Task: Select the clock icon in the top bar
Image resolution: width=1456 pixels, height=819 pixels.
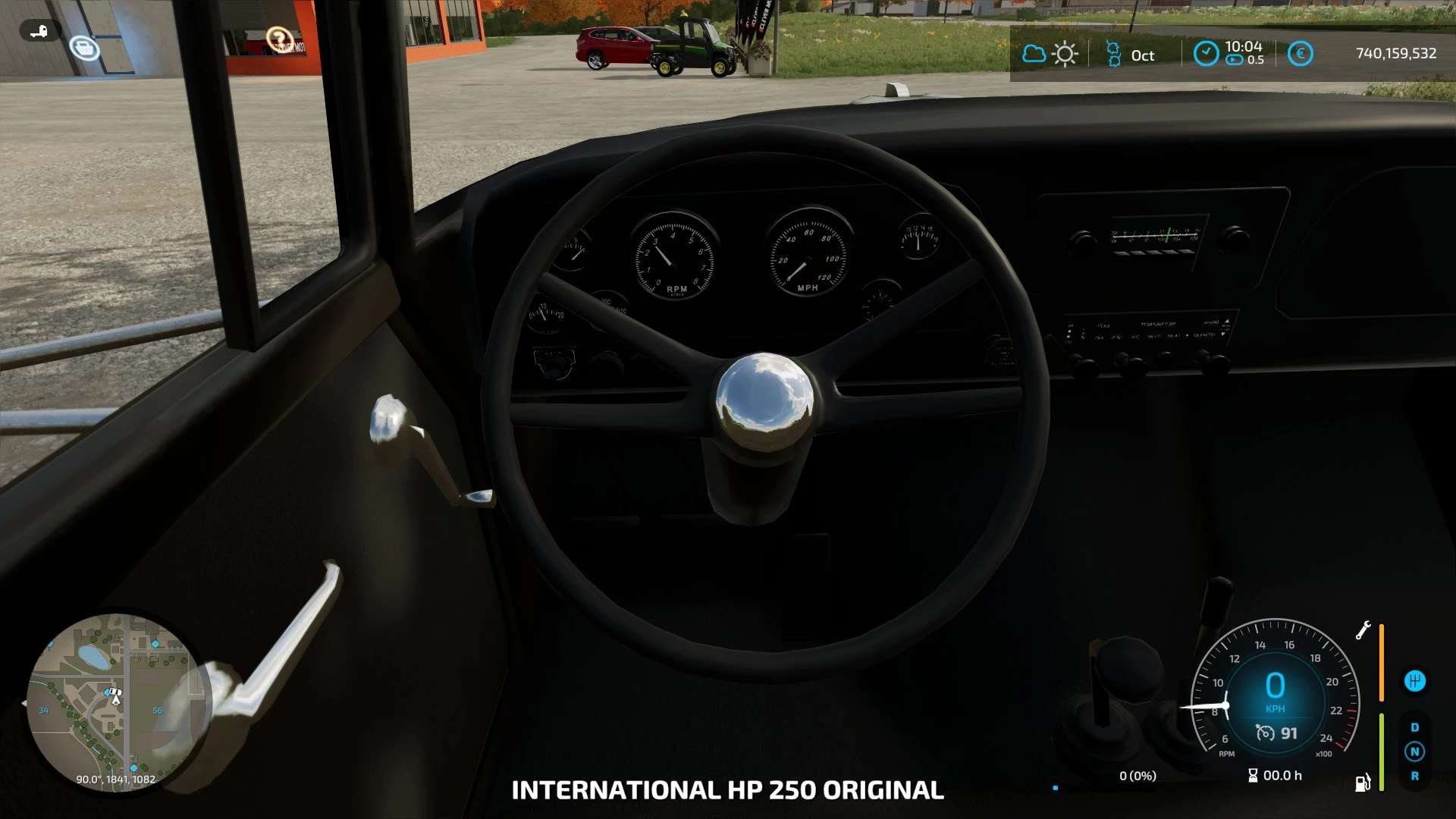Action: coord(1206,53)
